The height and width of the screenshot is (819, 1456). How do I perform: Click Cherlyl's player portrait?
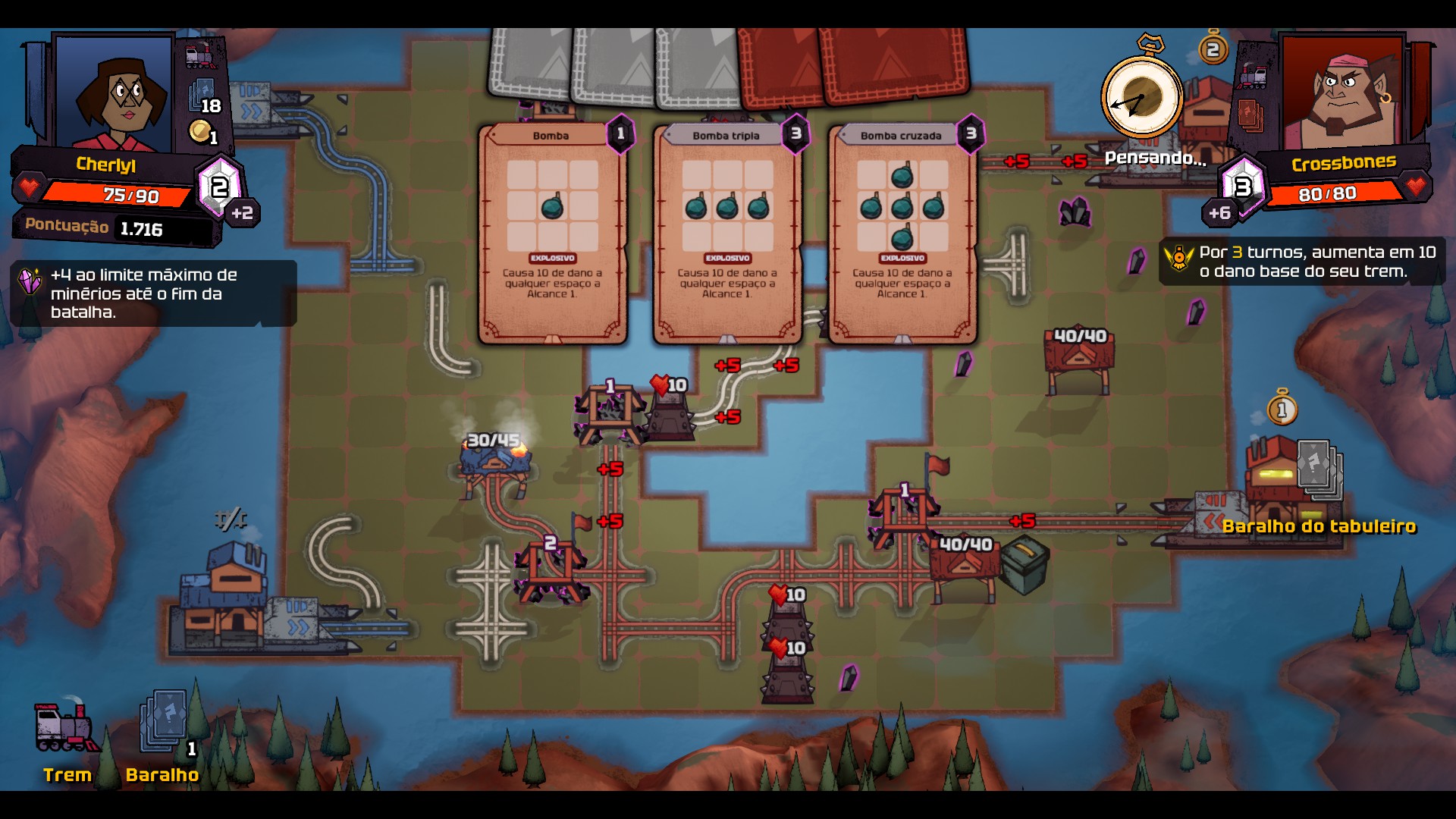tap(115, 93)
